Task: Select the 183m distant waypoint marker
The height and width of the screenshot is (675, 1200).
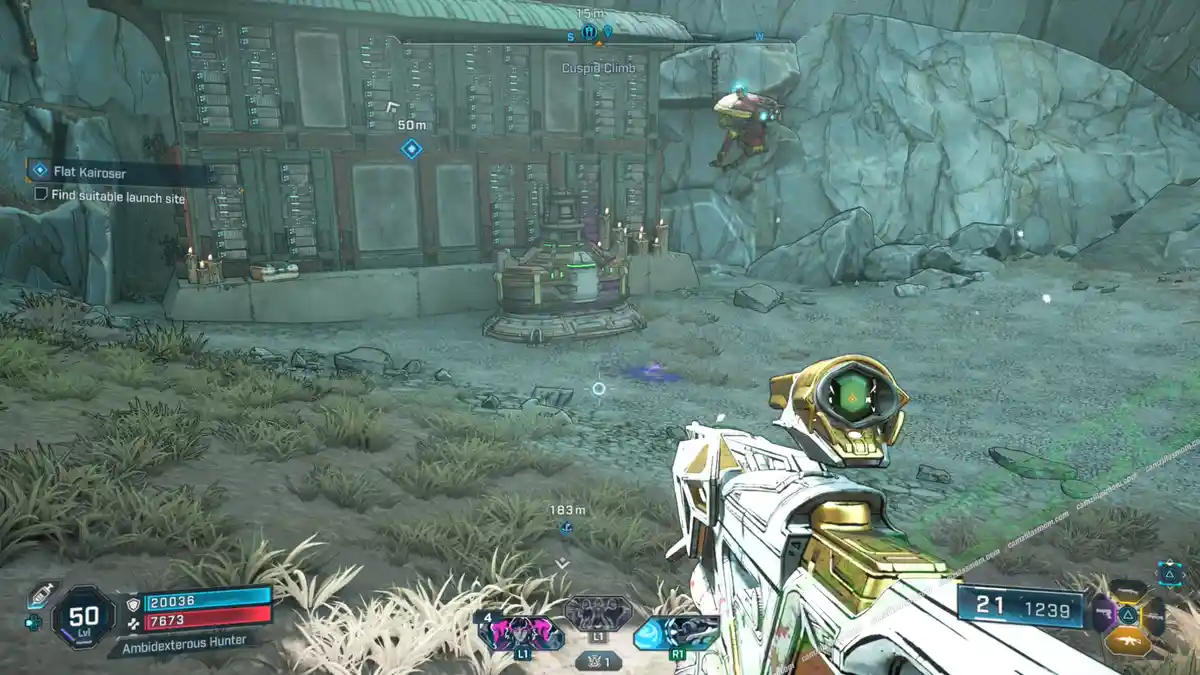Action: coord(566,528)
